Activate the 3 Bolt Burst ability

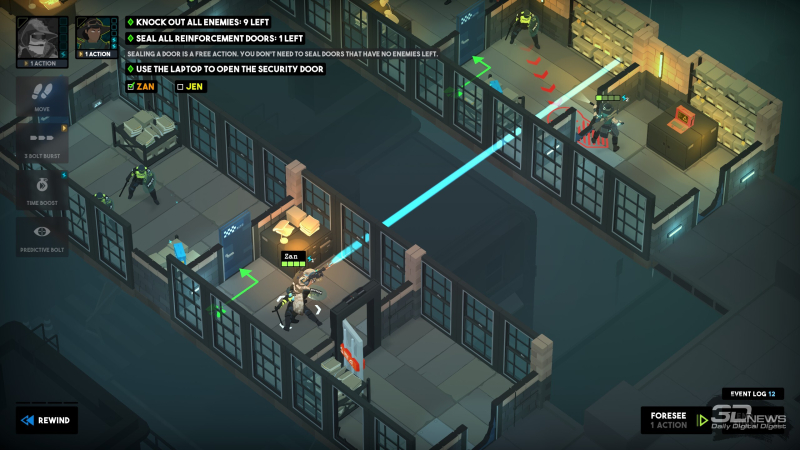(x=42, y=140)
